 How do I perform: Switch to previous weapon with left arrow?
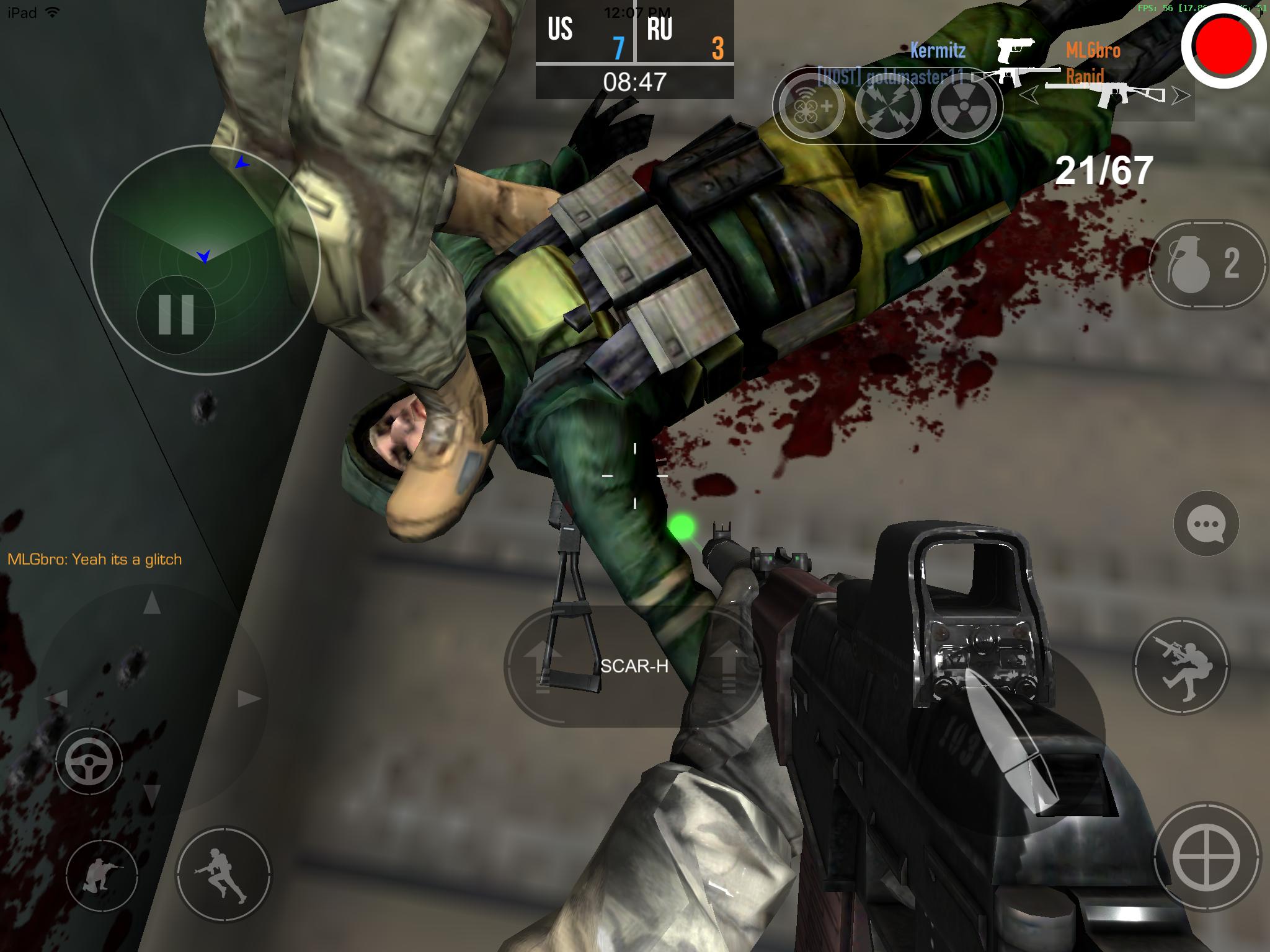1029,95
